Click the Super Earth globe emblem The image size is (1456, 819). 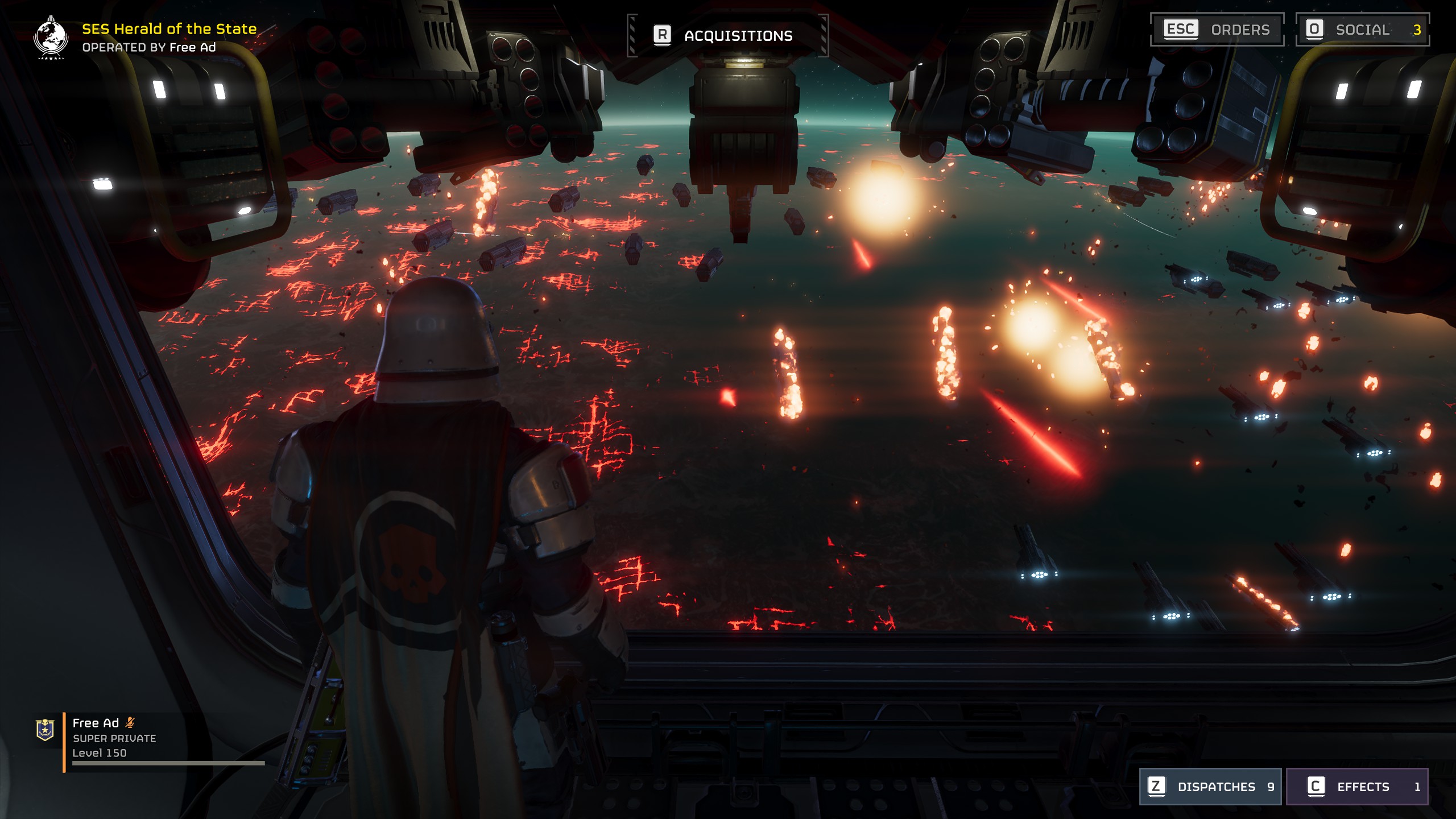pos(51,38)
